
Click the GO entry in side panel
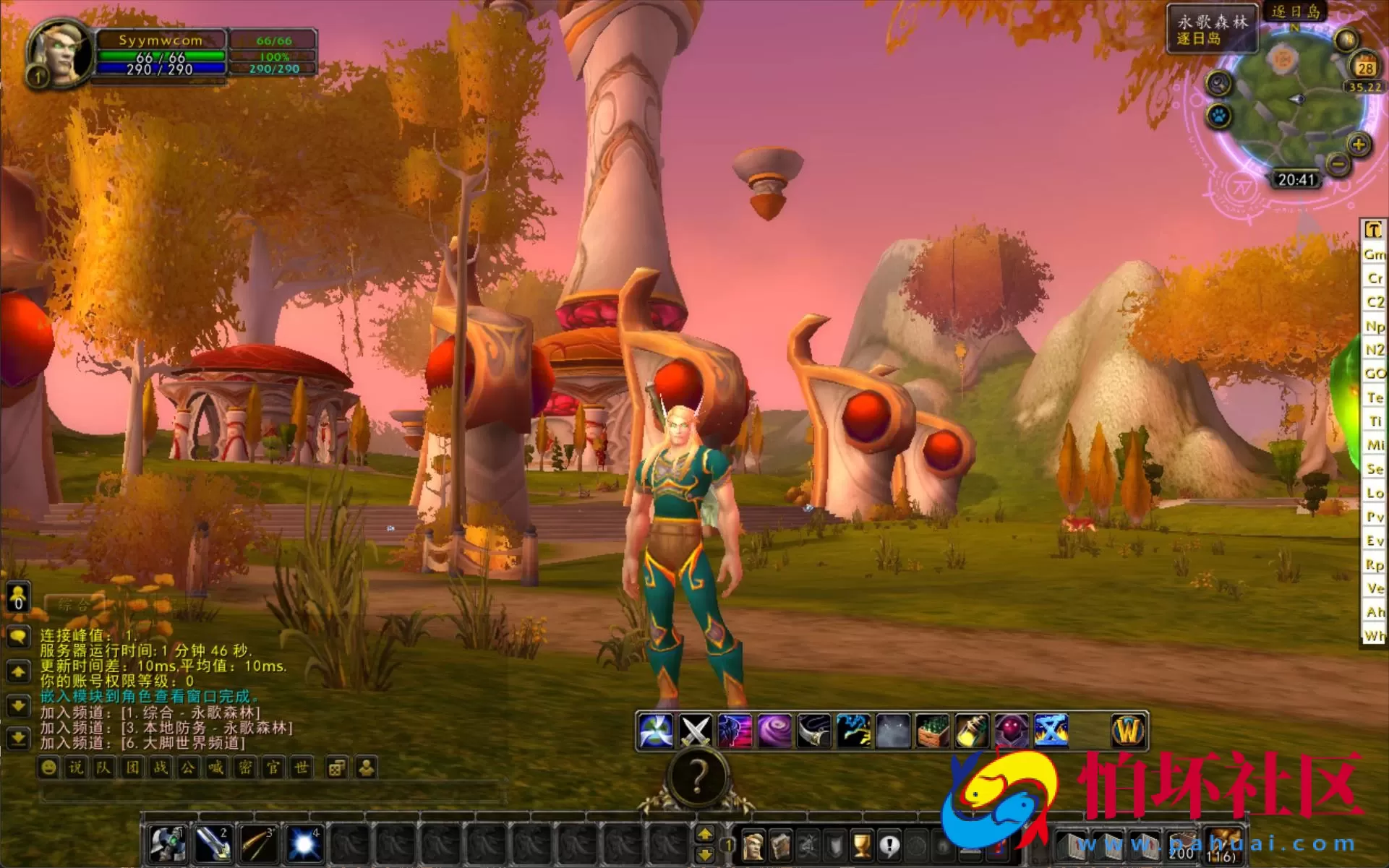[x=1374, y=374]
